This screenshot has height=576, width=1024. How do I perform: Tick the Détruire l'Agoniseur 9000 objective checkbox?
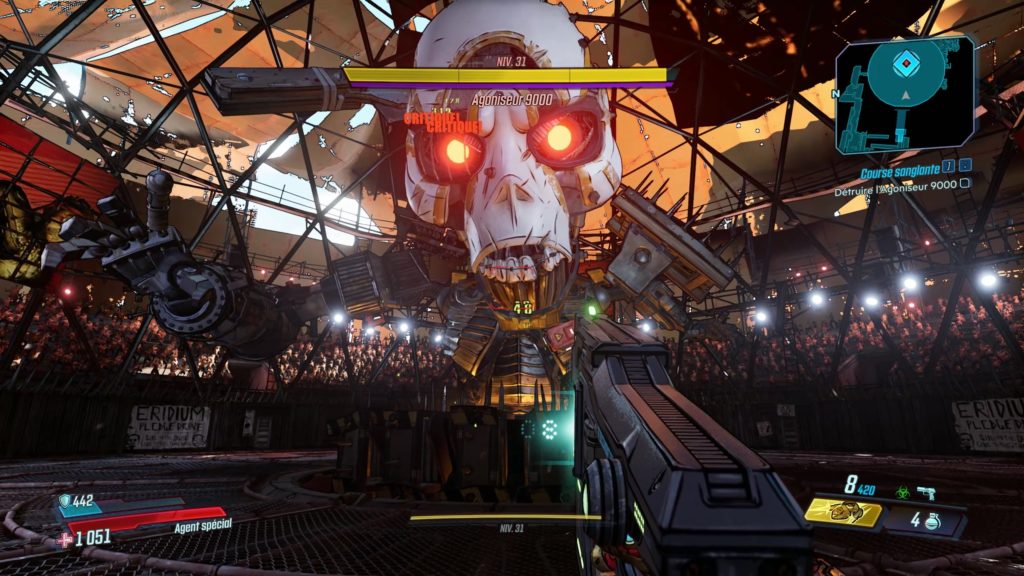pyautogui.click(x=965, y=184)
